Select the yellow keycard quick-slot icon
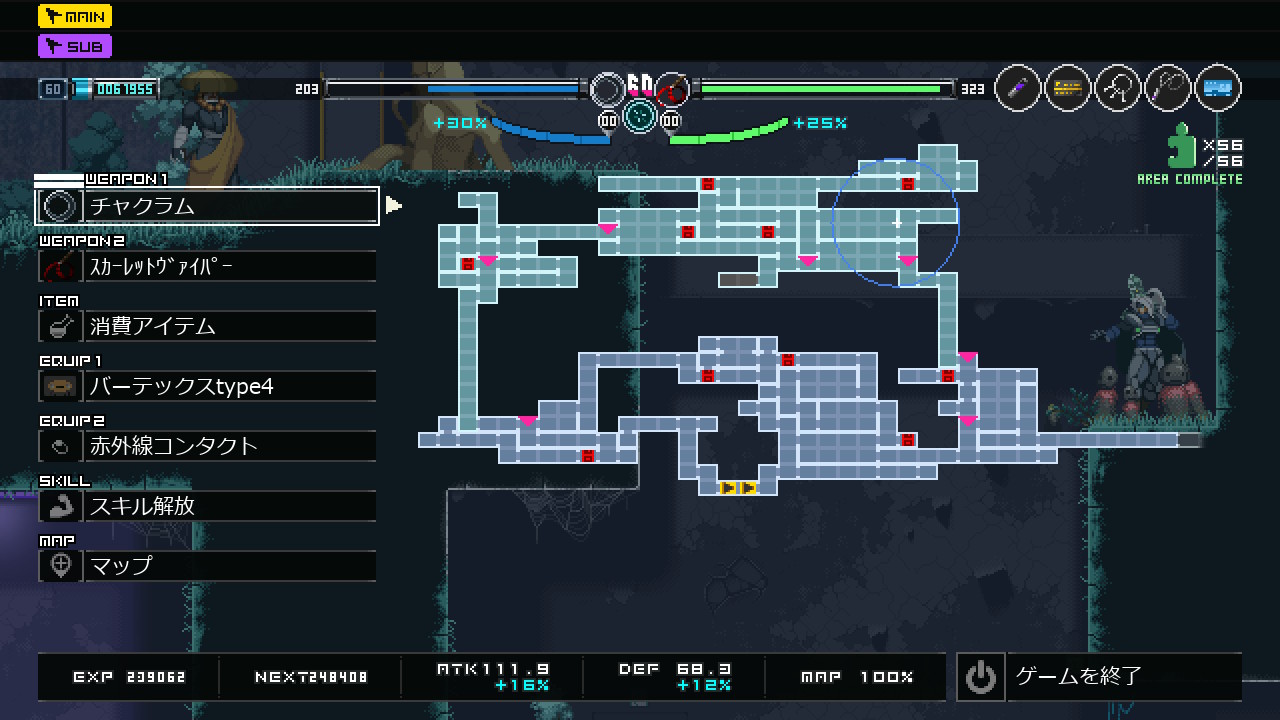This screenshot has height=720, width=1280. click(x=1068, y=89)
